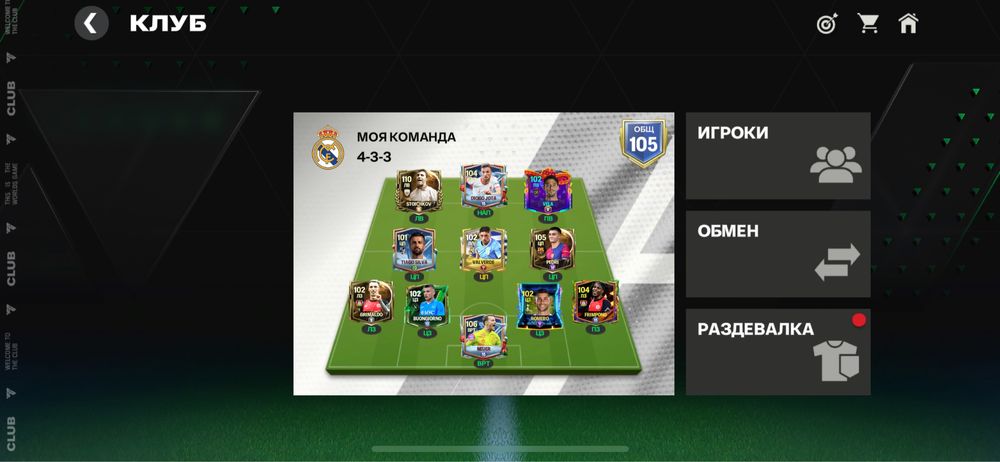The image size is (1000, 462).
Task: Pick the Valverde midfielder card
Action: pos(483,249)
